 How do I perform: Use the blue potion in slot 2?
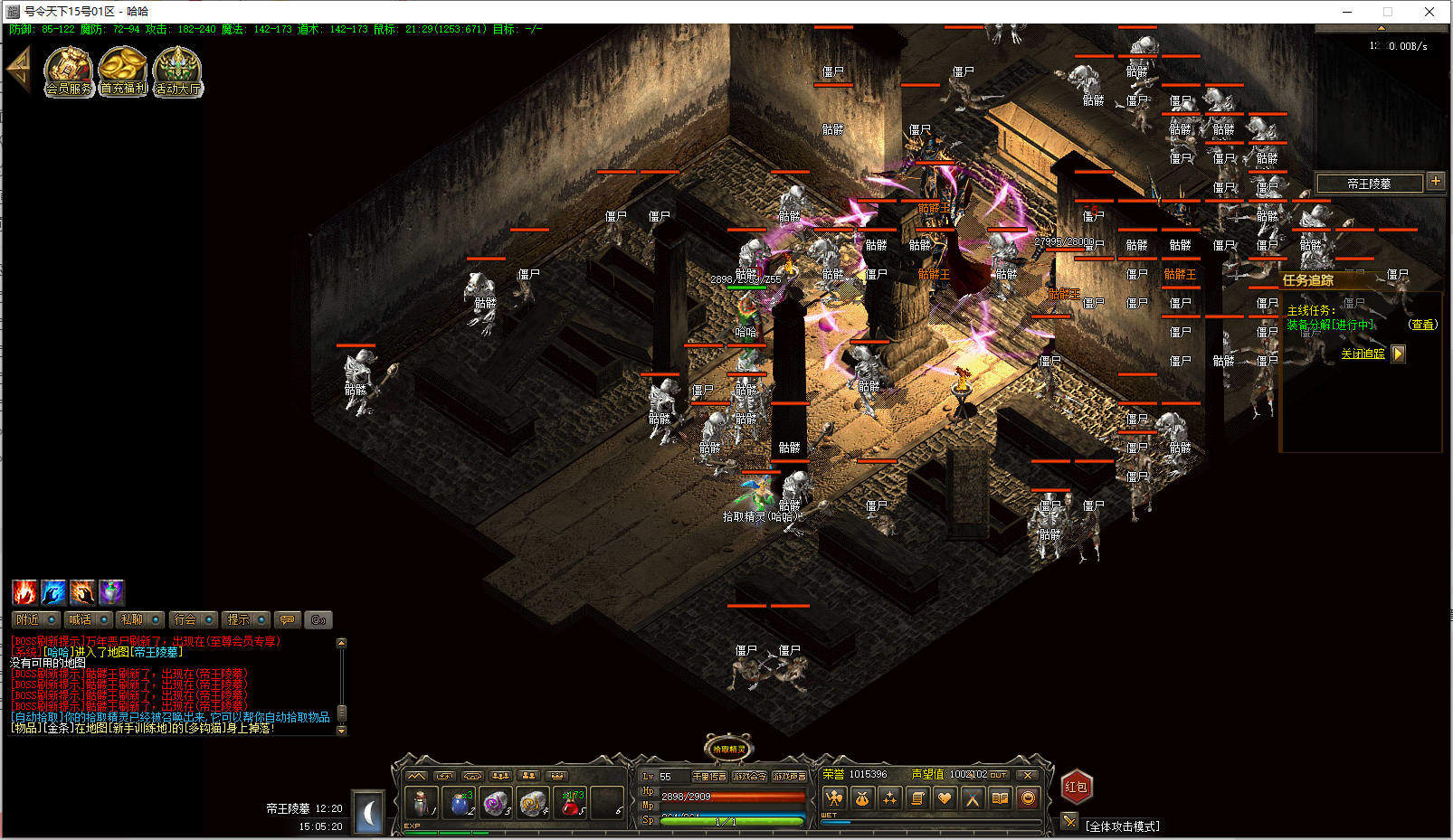[461, 802]
